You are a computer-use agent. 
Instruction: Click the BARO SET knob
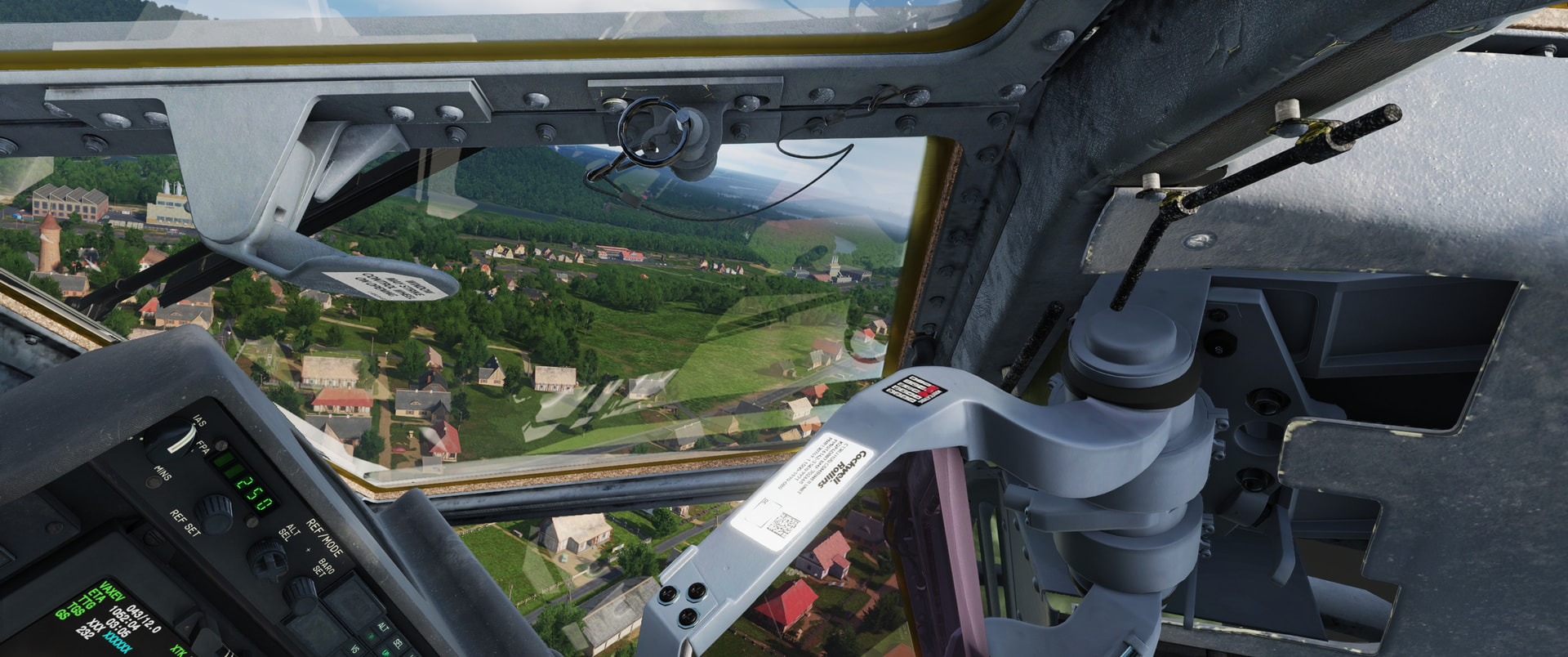tap(301, 594)
